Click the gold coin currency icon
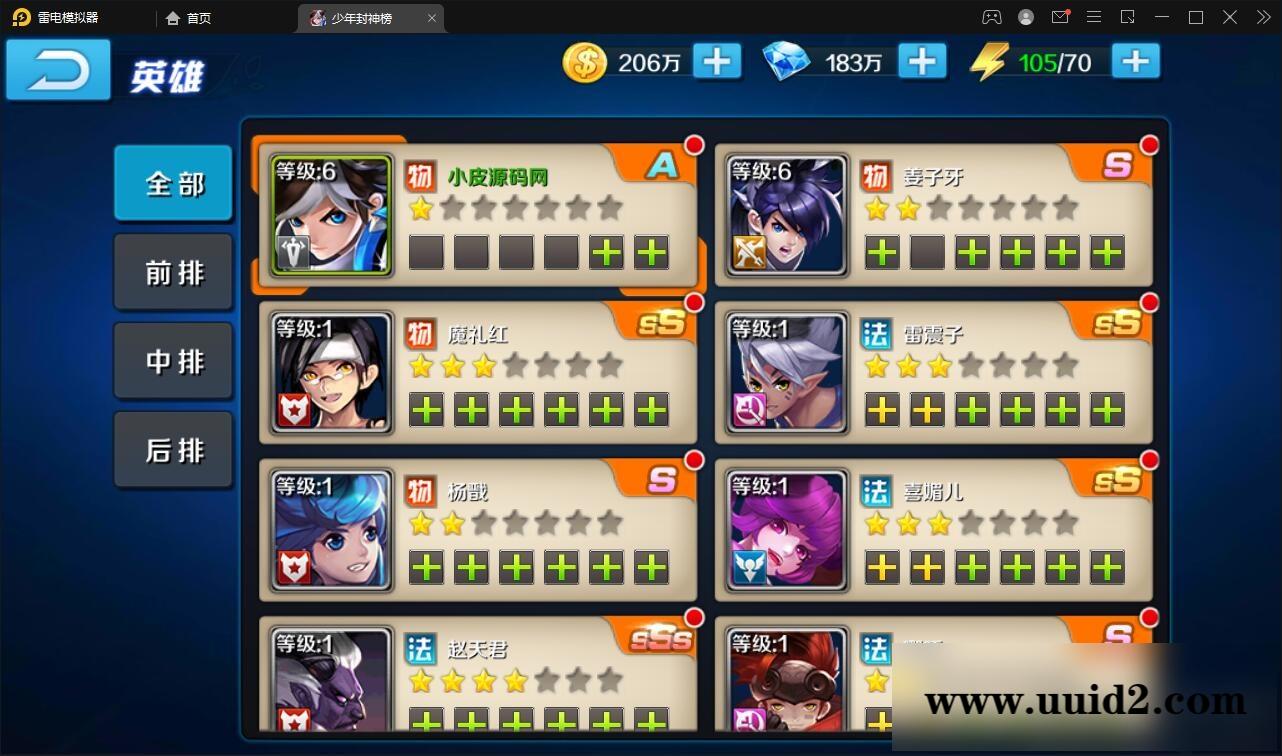1282x756 pixels. [585, 62]
